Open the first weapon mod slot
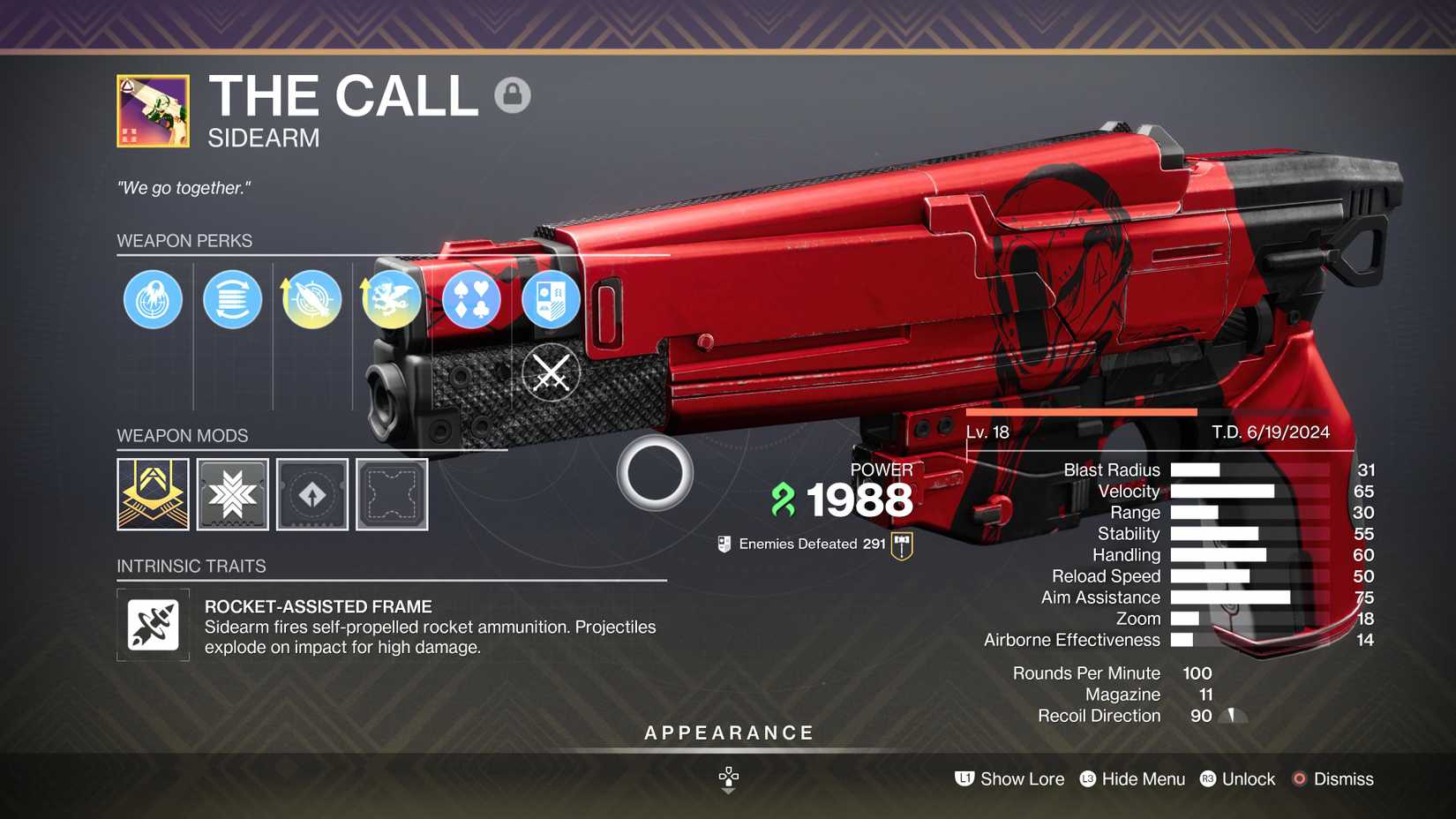The height and width of the screenshot is (819, 1456). 152,494
